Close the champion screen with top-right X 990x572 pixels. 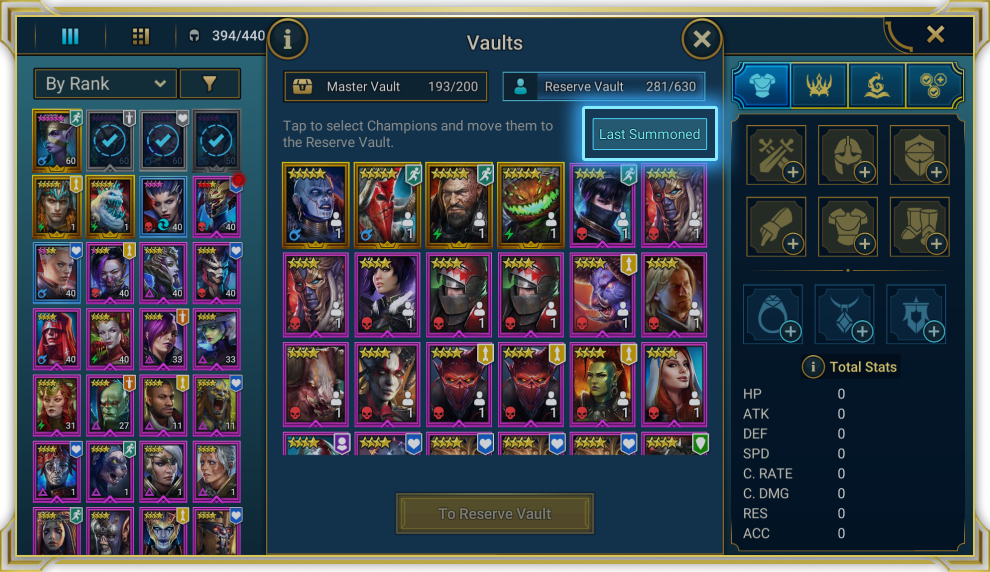pos(935,35)
